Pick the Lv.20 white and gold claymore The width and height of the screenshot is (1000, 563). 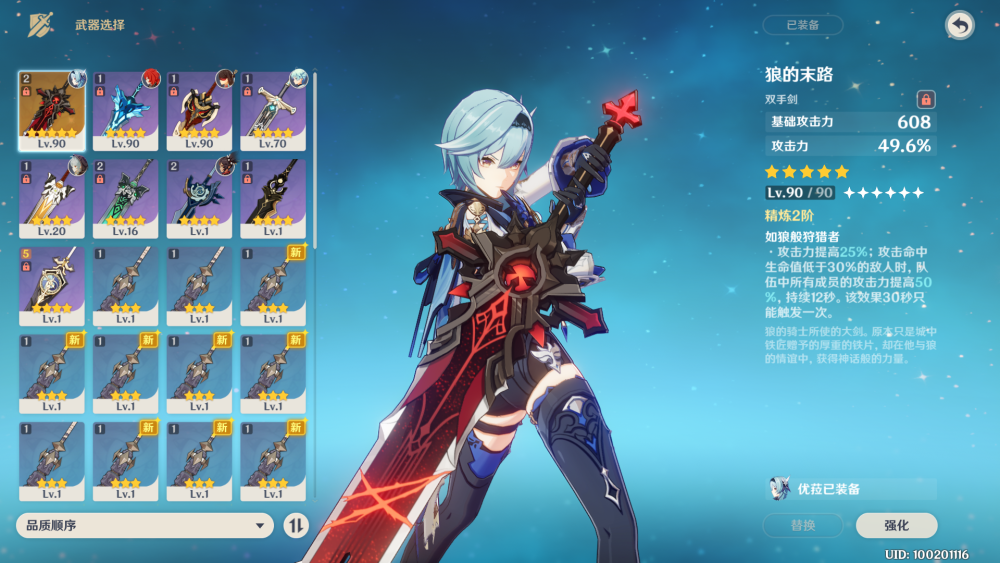tap(52, 198)
